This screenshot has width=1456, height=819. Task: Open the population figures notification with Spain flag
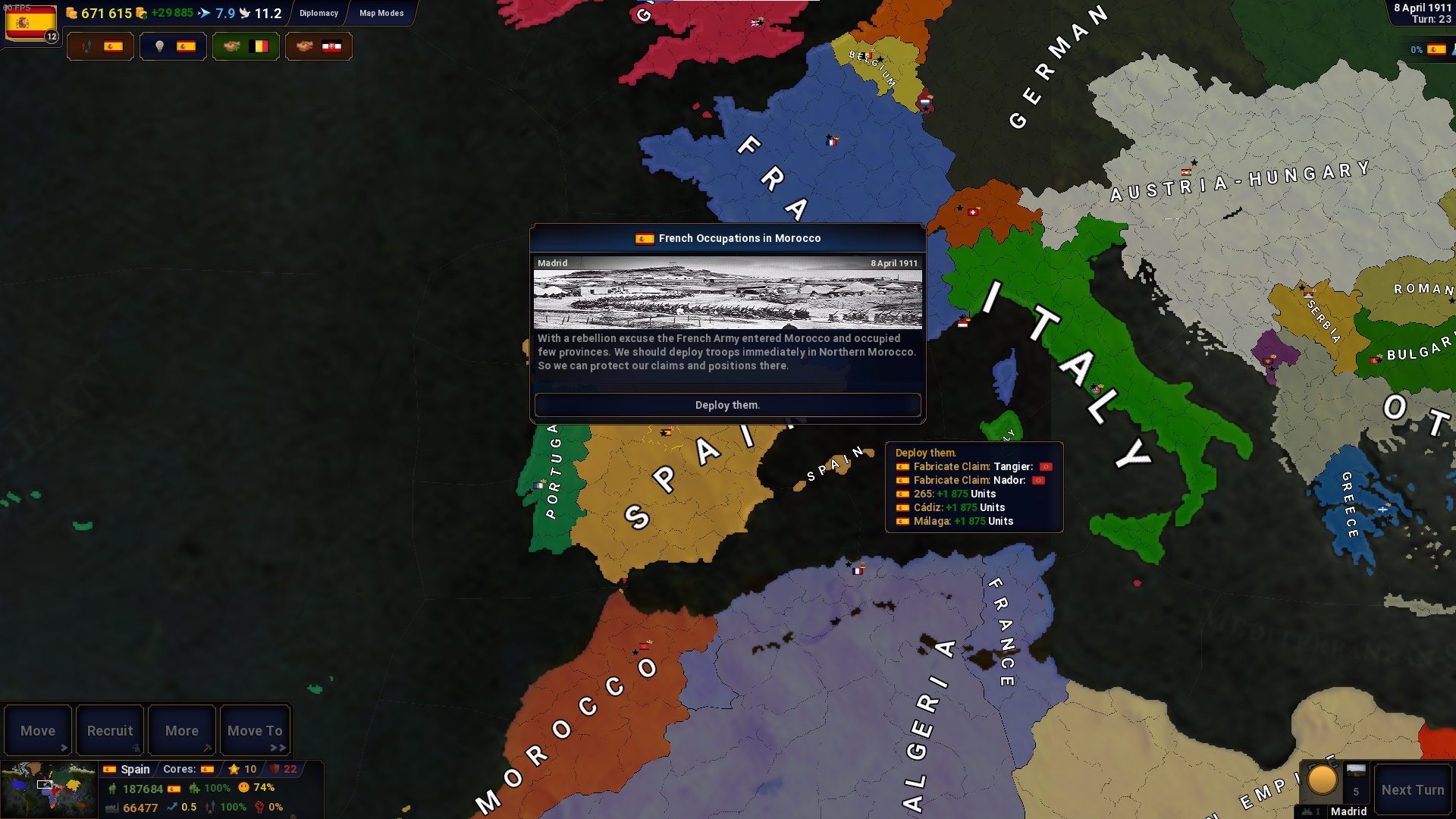tap(100, 46)
